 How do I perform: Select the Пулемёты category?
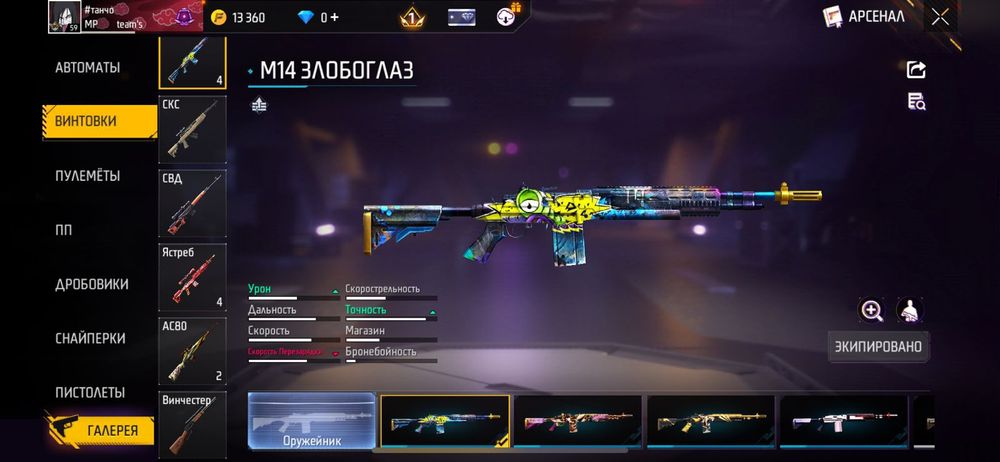(x=88, y=175)
